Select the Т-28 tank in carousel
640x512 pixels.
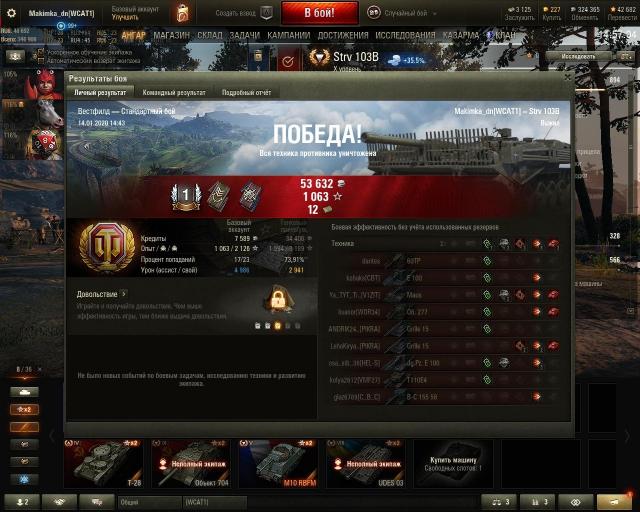pos(103,462)
